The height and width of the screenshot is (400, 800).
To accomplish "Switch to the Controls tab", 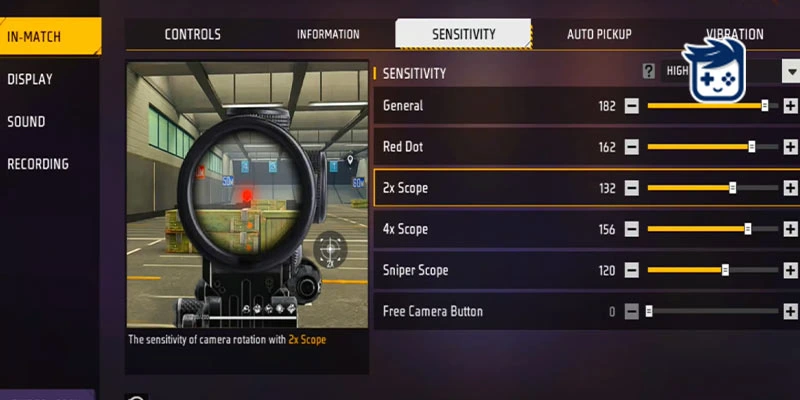I will click(x=192, y=34).
